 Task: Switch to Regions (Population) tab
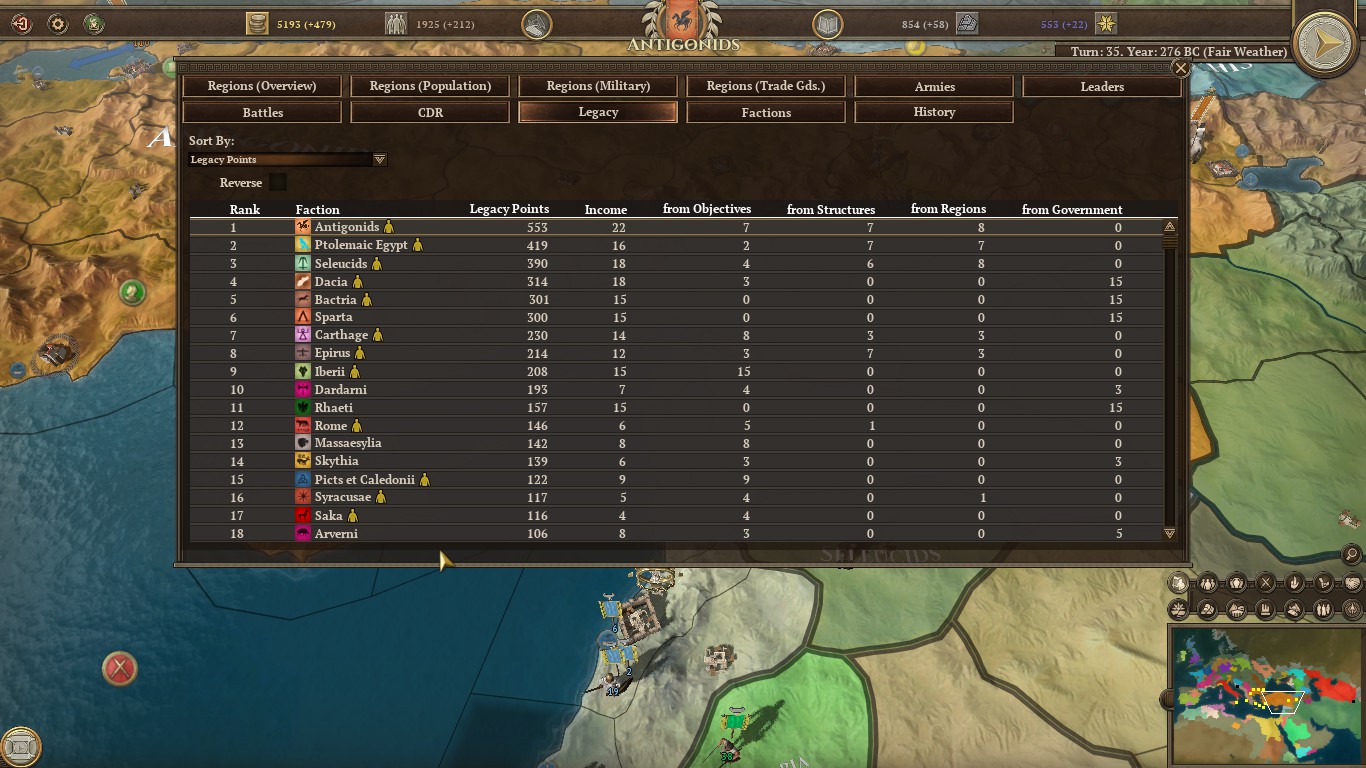coord(430,86)
